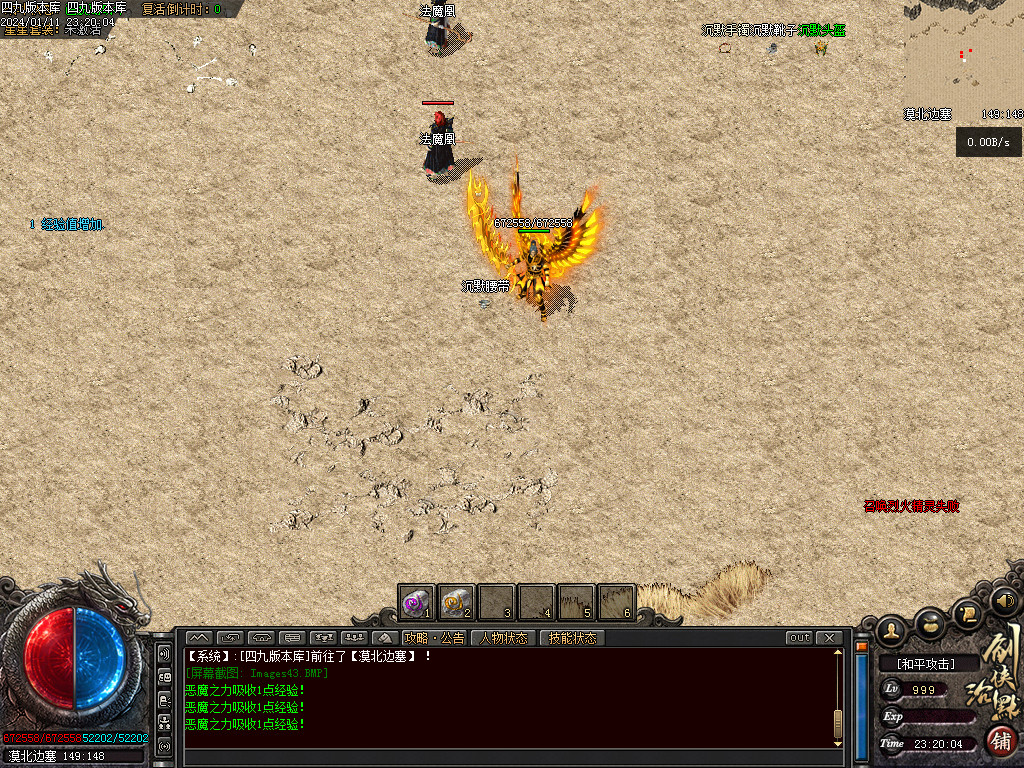The image size is (1024, 768).
Task: Switch to the 技能状态 tab
Action: click(572, 638)
